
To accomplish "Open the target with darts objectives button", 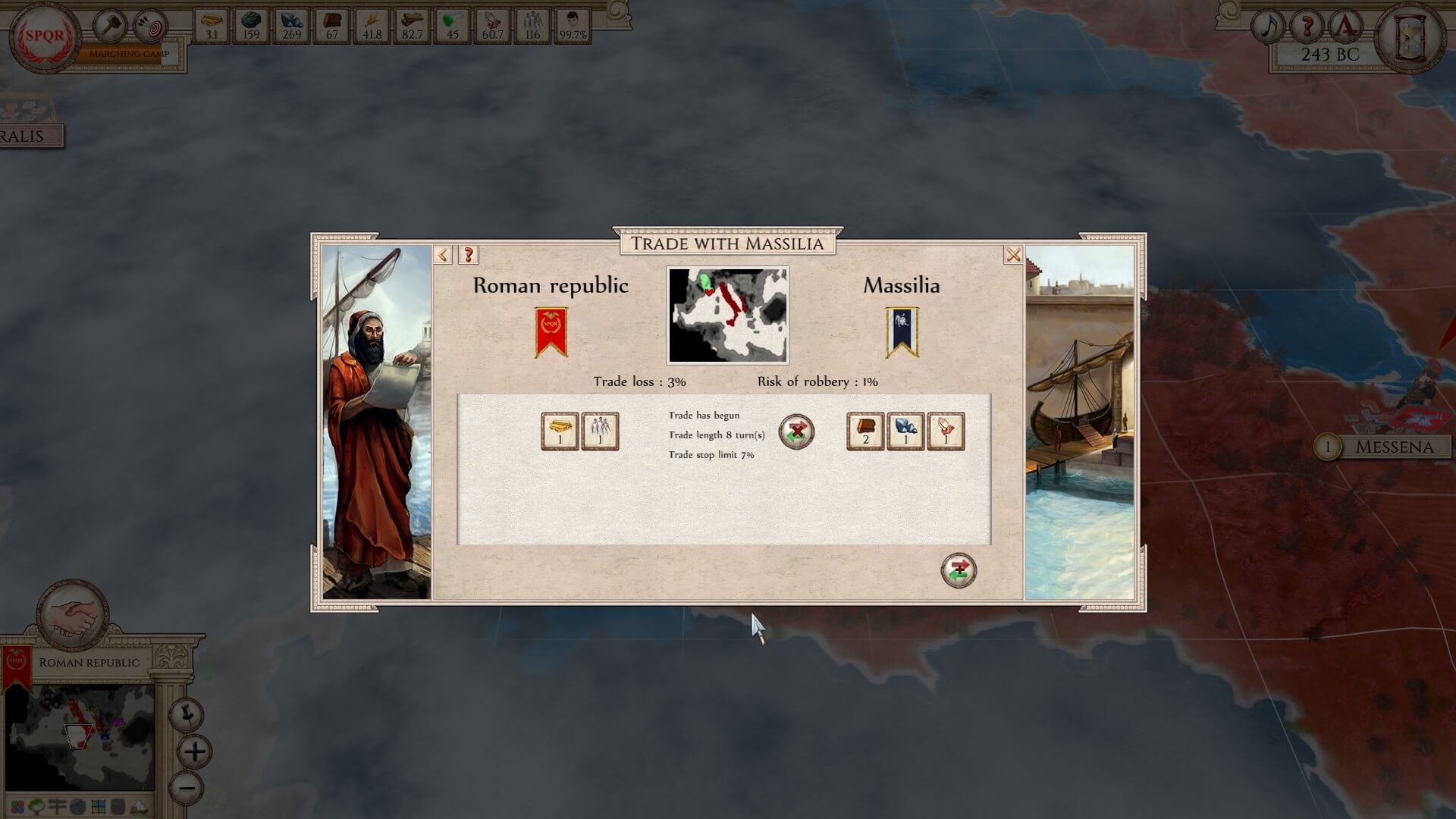I will [x=151, y=27].
